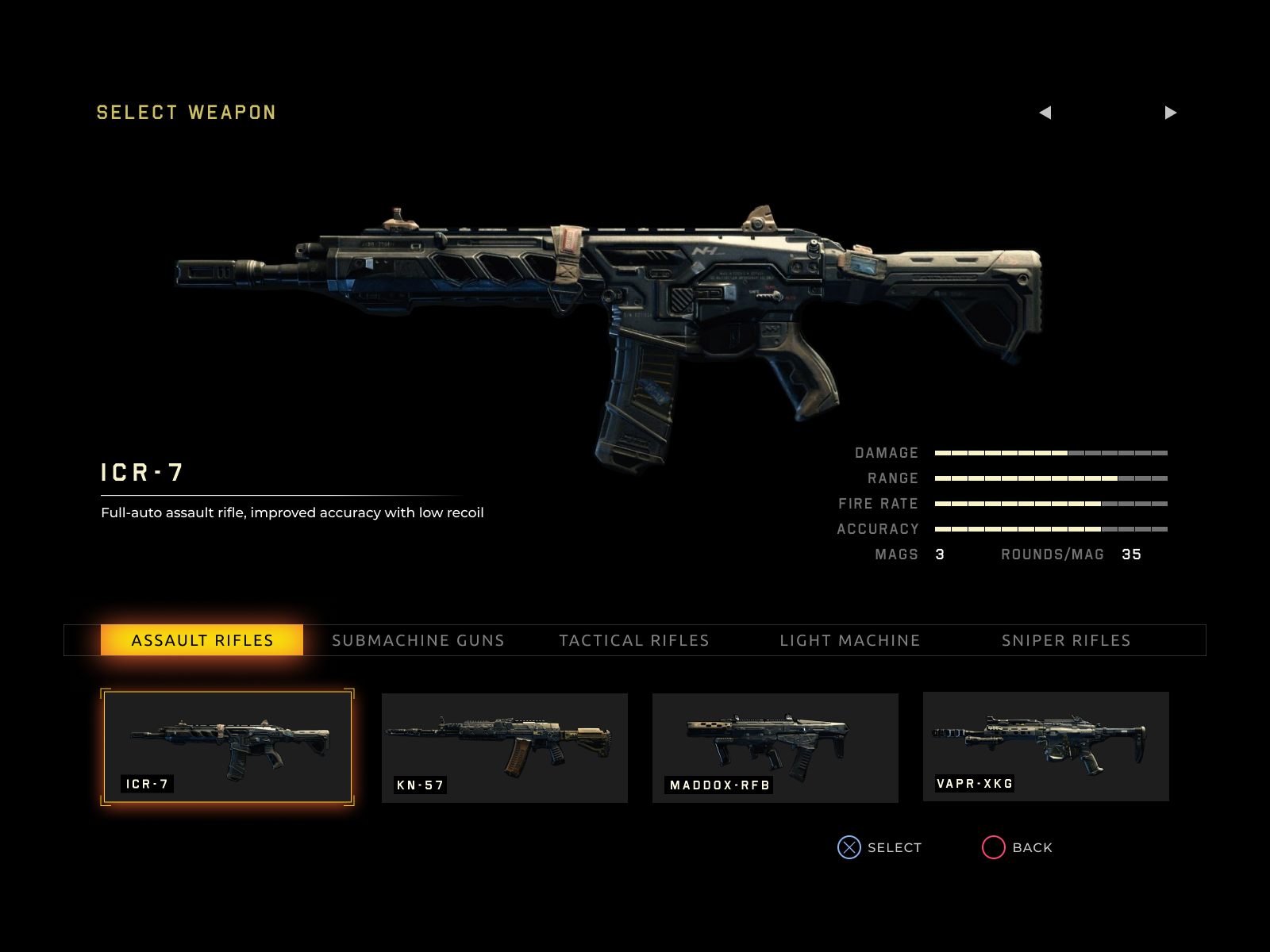Click the right weapon navigation arrow
The height and width of the screenshot is (952, 1270).
coord(1172,113)
